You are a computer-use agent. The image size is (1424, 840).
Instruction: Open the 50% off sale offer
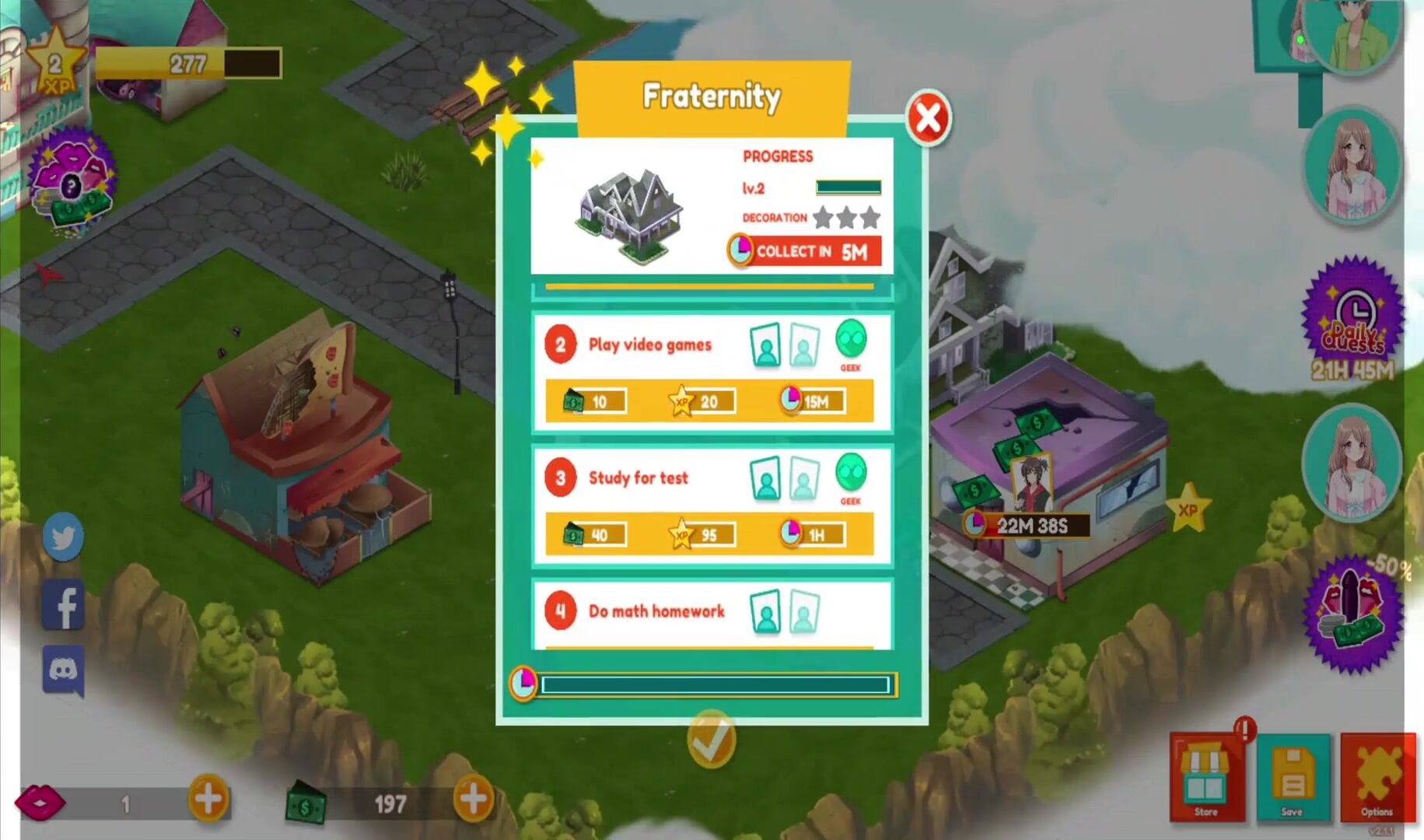click(1354, 614)
